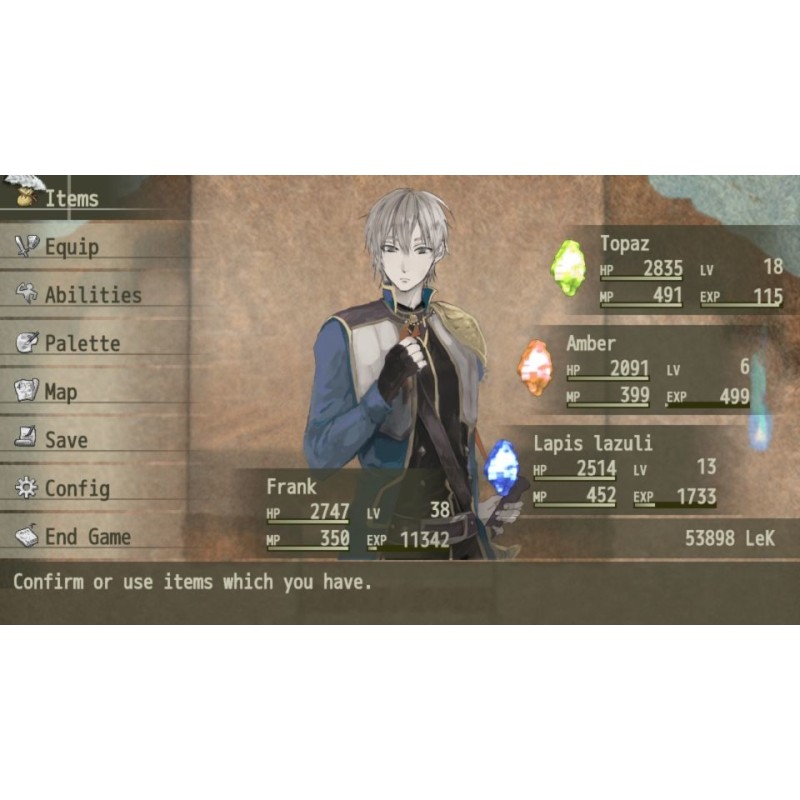800x800 pixels.
Task: Open the Items menu
Action: 70,198
